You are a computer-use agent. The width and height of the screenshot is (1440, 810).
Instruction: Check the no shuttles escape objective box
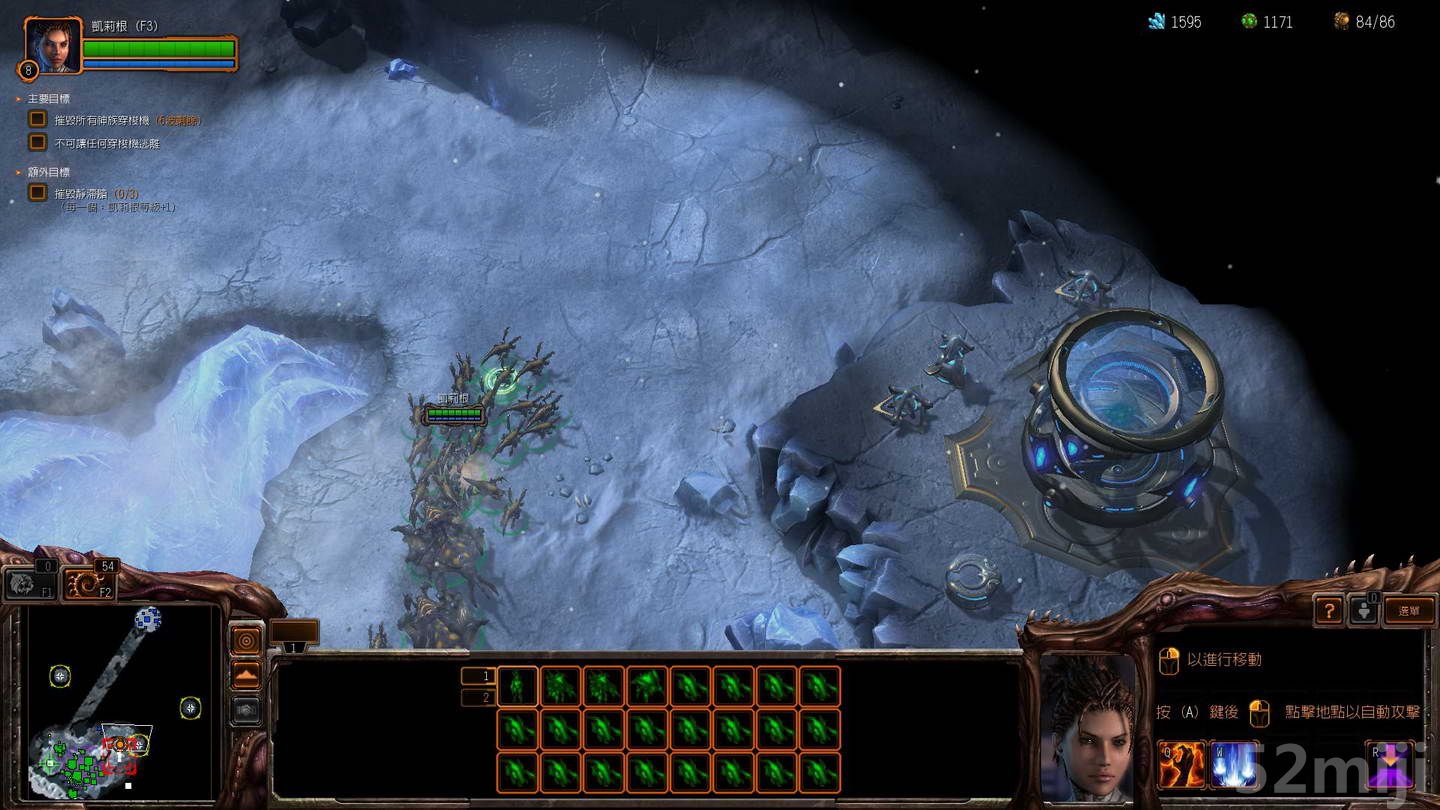pyautogui.click(x=37, y=141)
